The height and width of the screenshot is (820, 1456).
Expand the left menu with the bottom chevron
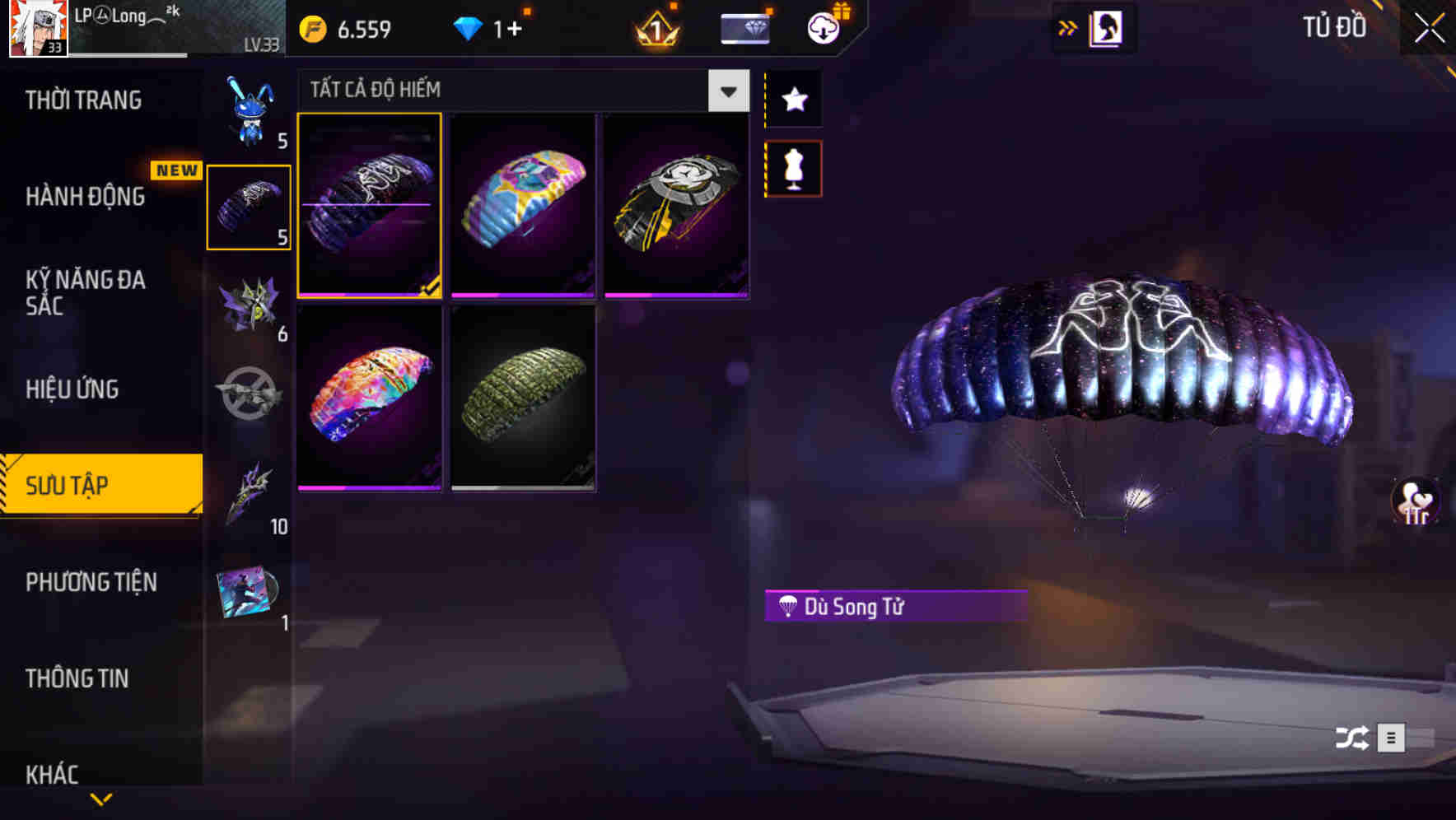tap(101, 799)
